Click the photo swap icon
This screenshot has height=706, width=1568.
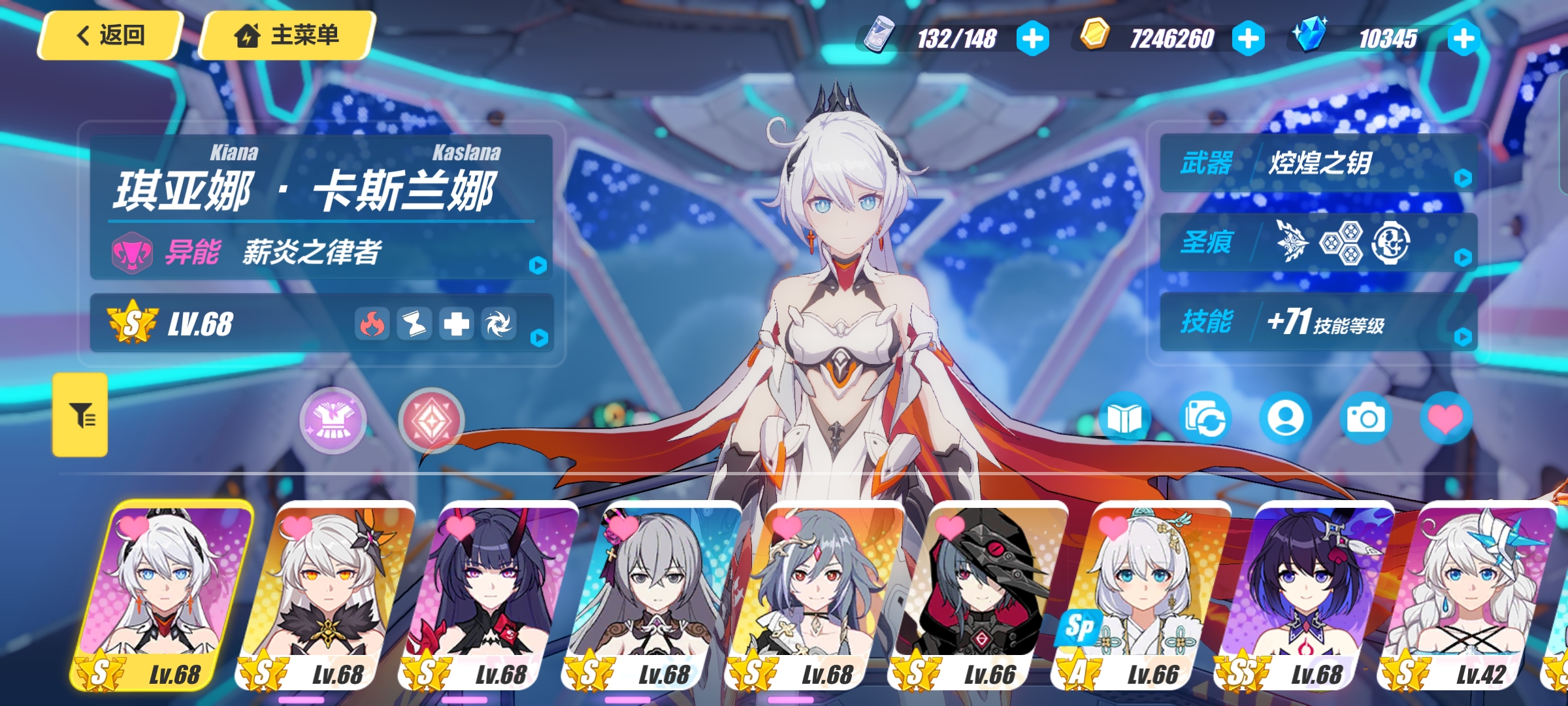point(1205,418)
